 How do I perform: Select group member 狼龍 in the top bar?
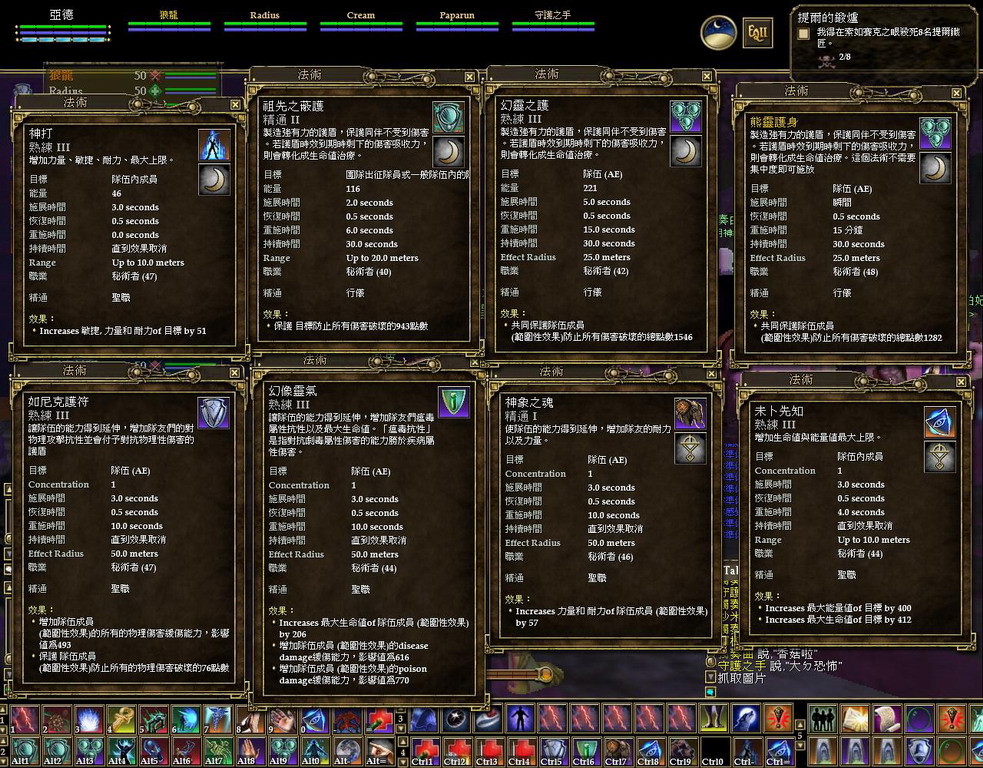169,18
